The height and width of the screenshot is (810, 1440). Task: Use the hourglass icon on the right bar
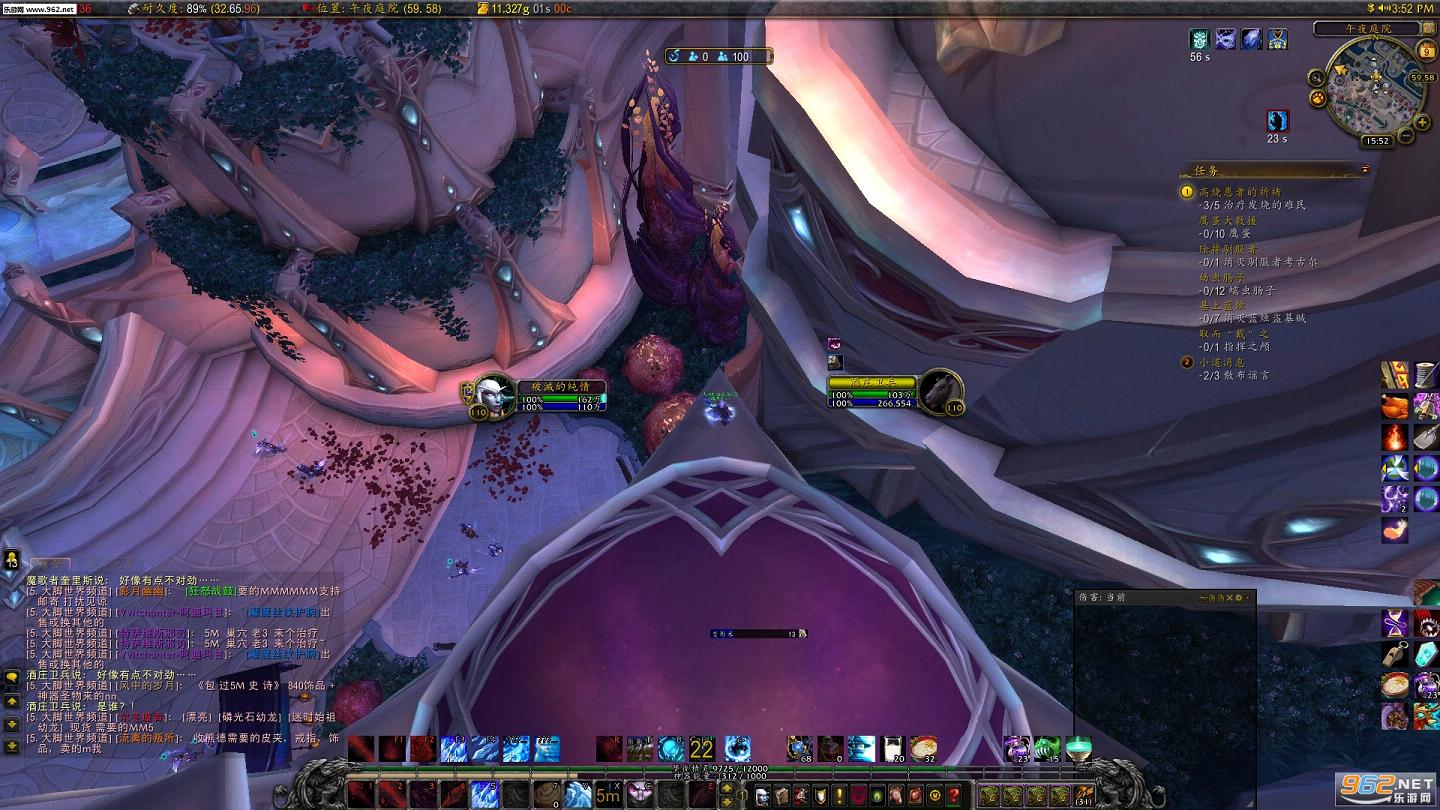tap(1395, 624)
